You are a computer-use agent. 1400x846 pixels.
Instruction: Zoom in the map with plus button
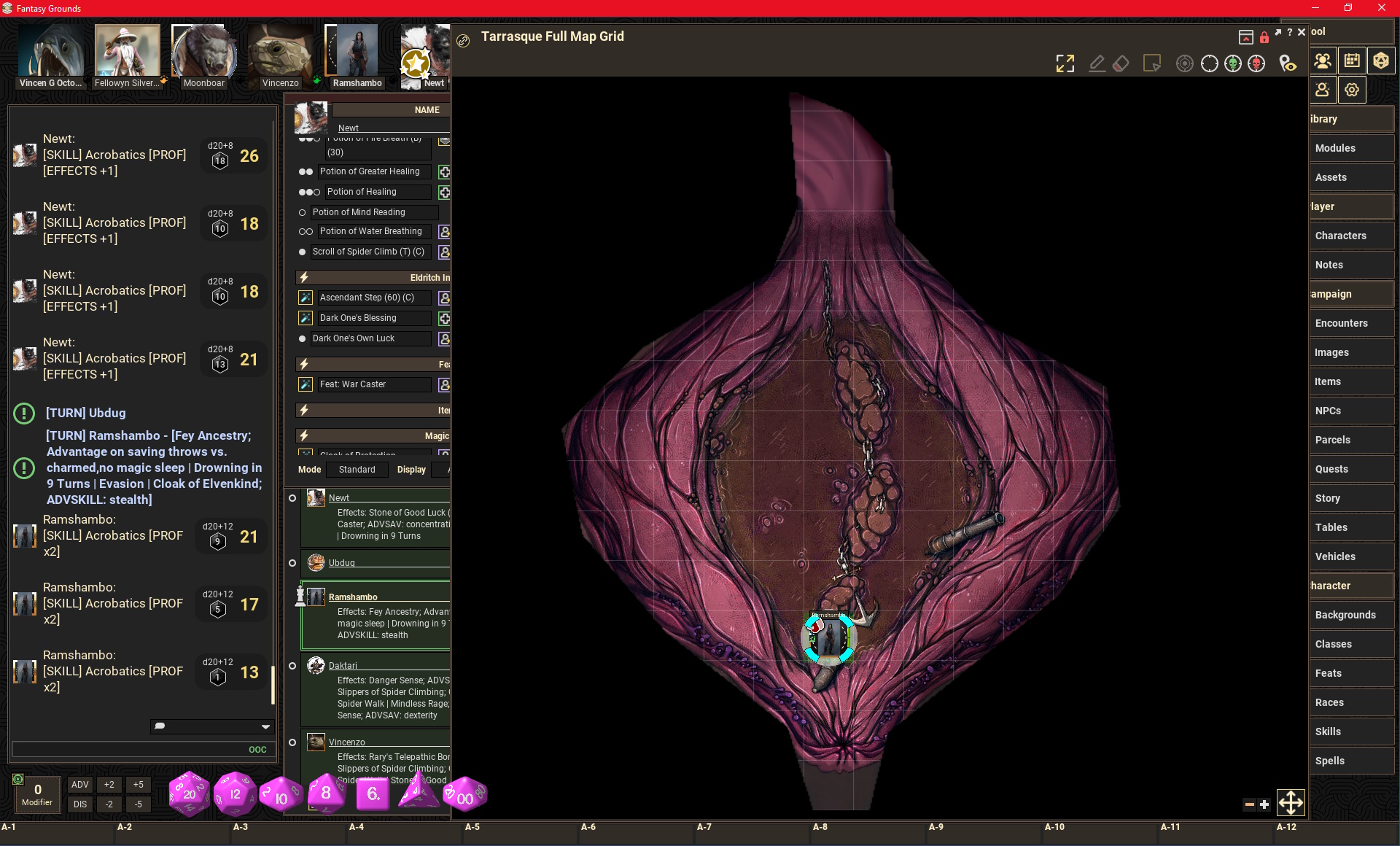(1264, 804)
